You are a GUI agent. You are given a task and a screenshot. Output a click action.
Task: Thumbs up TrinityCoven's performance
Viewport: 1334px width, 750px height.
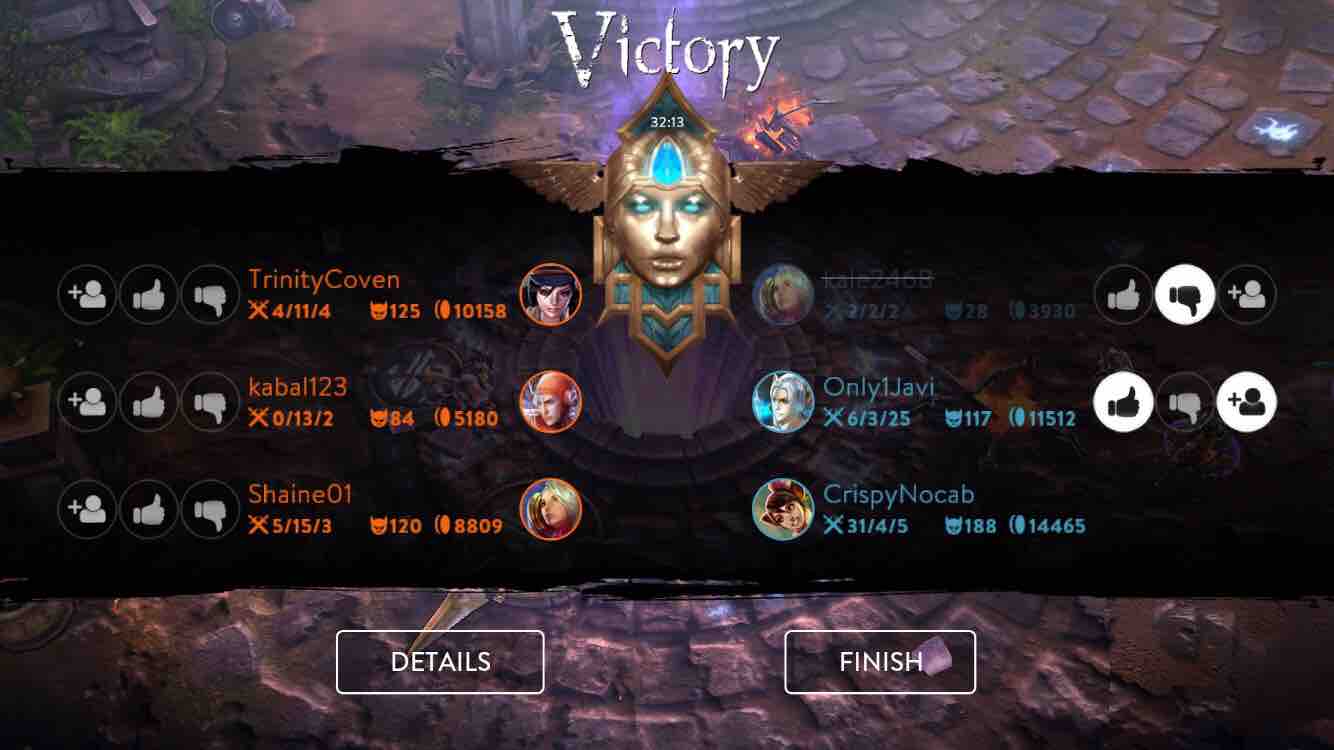click(149, 294)
